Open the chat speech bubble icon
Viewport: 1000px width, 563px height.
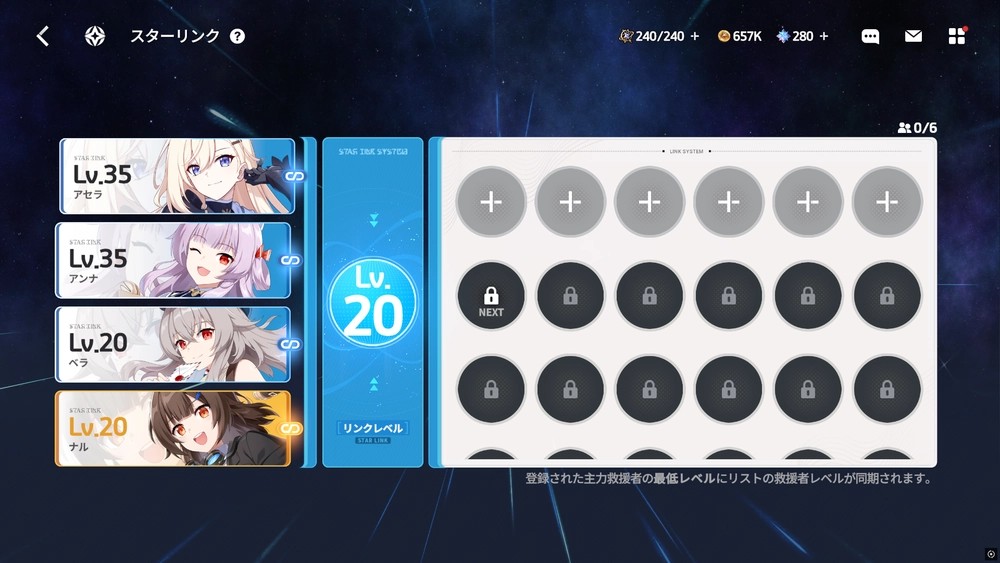pos(870,37)
